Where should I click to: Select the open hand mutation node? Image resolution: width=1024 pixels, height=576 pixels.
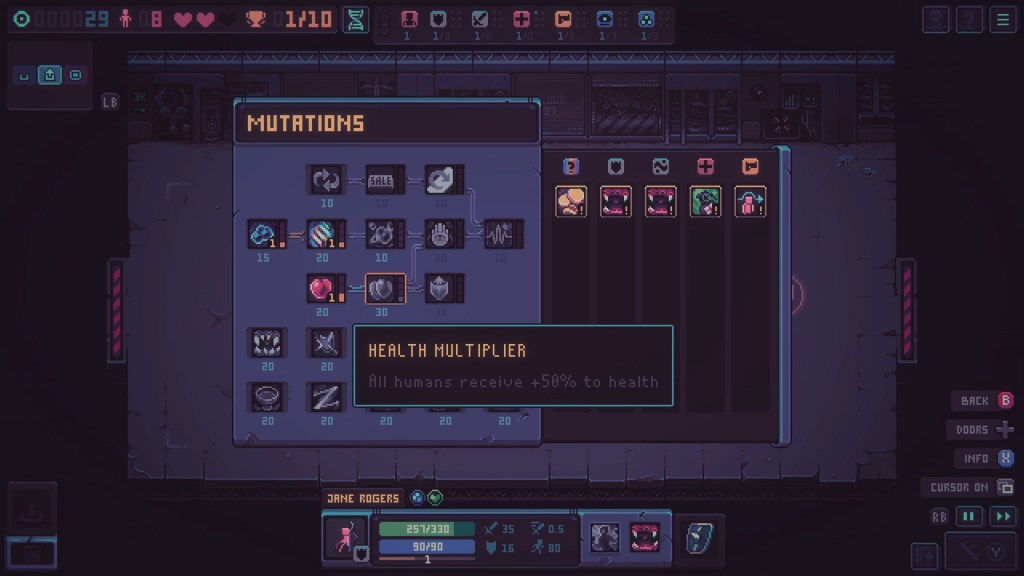[x=444, y=235]
